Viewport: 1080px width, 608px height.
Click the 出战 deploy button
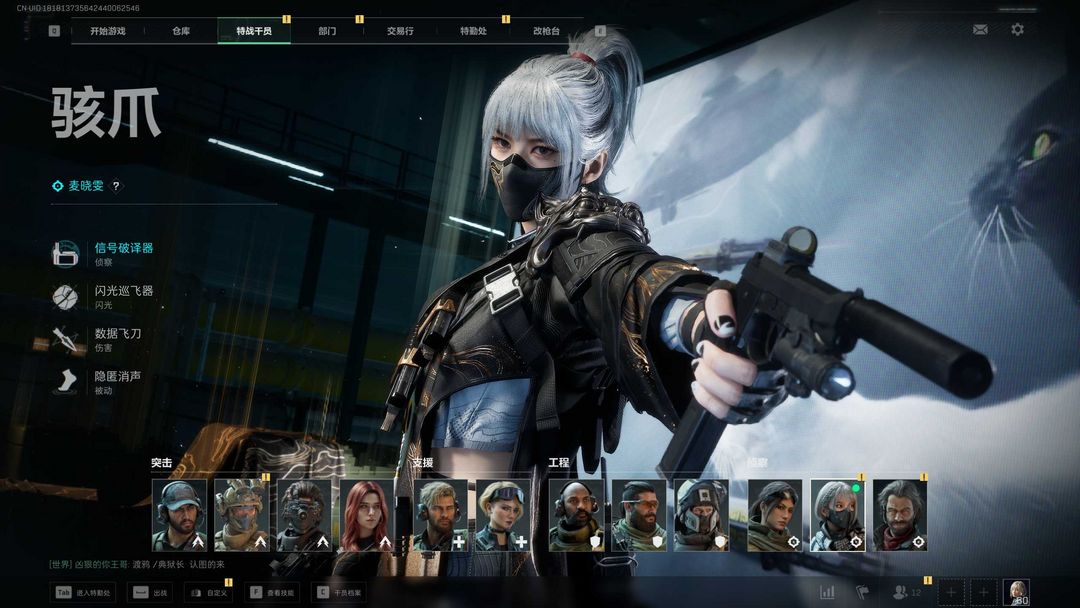point(150,593)
